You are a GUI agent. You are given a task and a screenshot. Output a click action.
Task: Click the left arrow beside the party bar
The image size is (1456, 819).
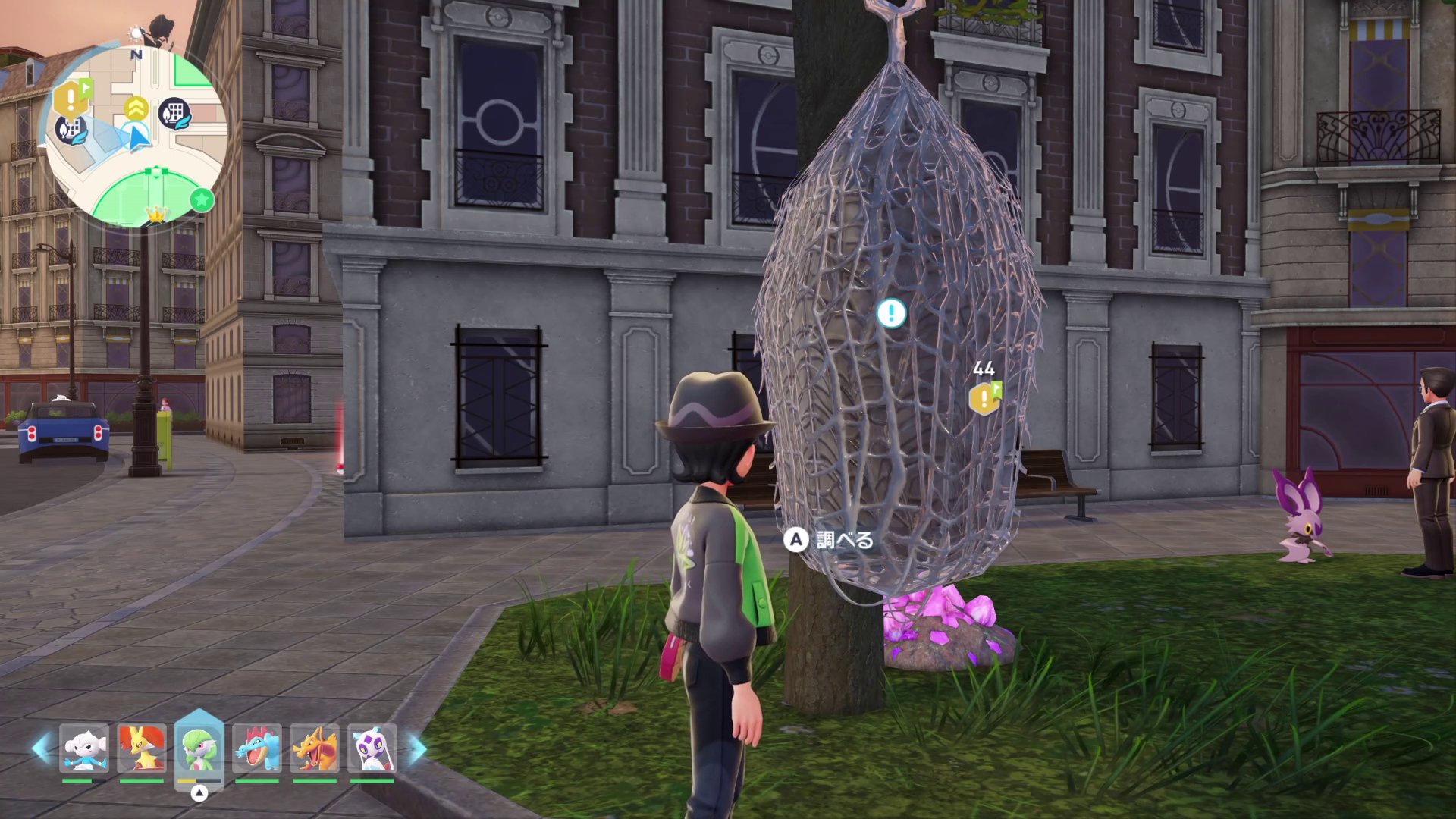click(x=40, y=748)
